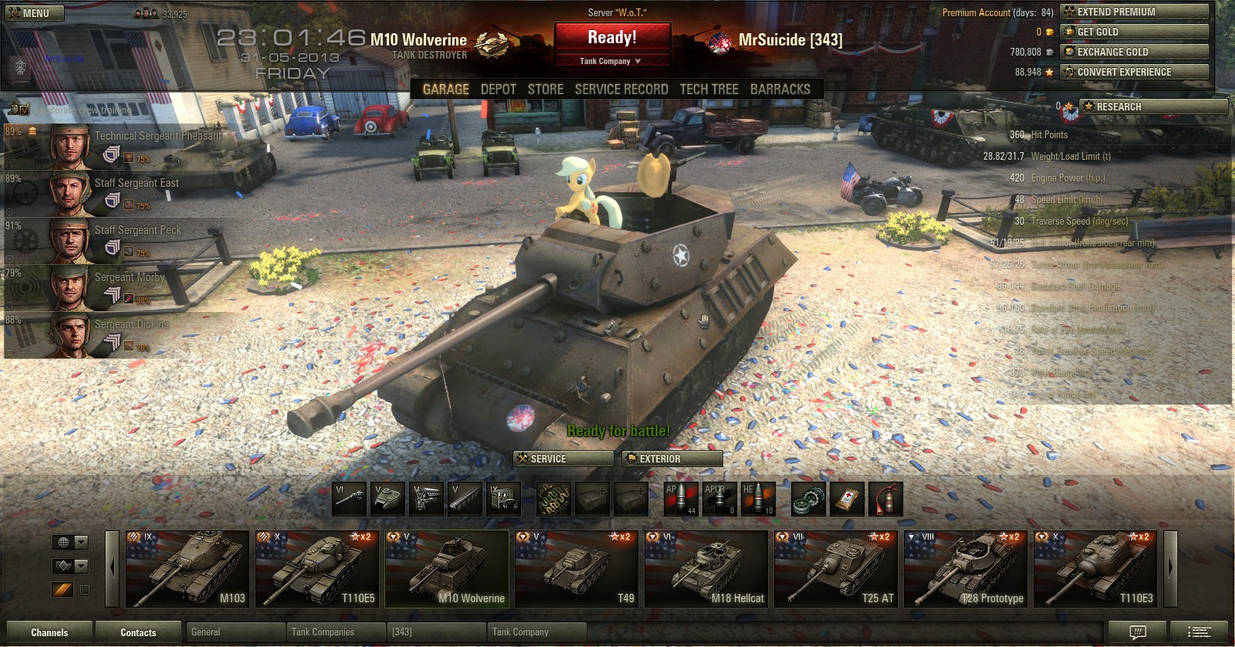The width and height of the screenshot is (1235, 647).
Task: Choose the T110E5 tank from the carousel
Action: [x=316, y=569]
